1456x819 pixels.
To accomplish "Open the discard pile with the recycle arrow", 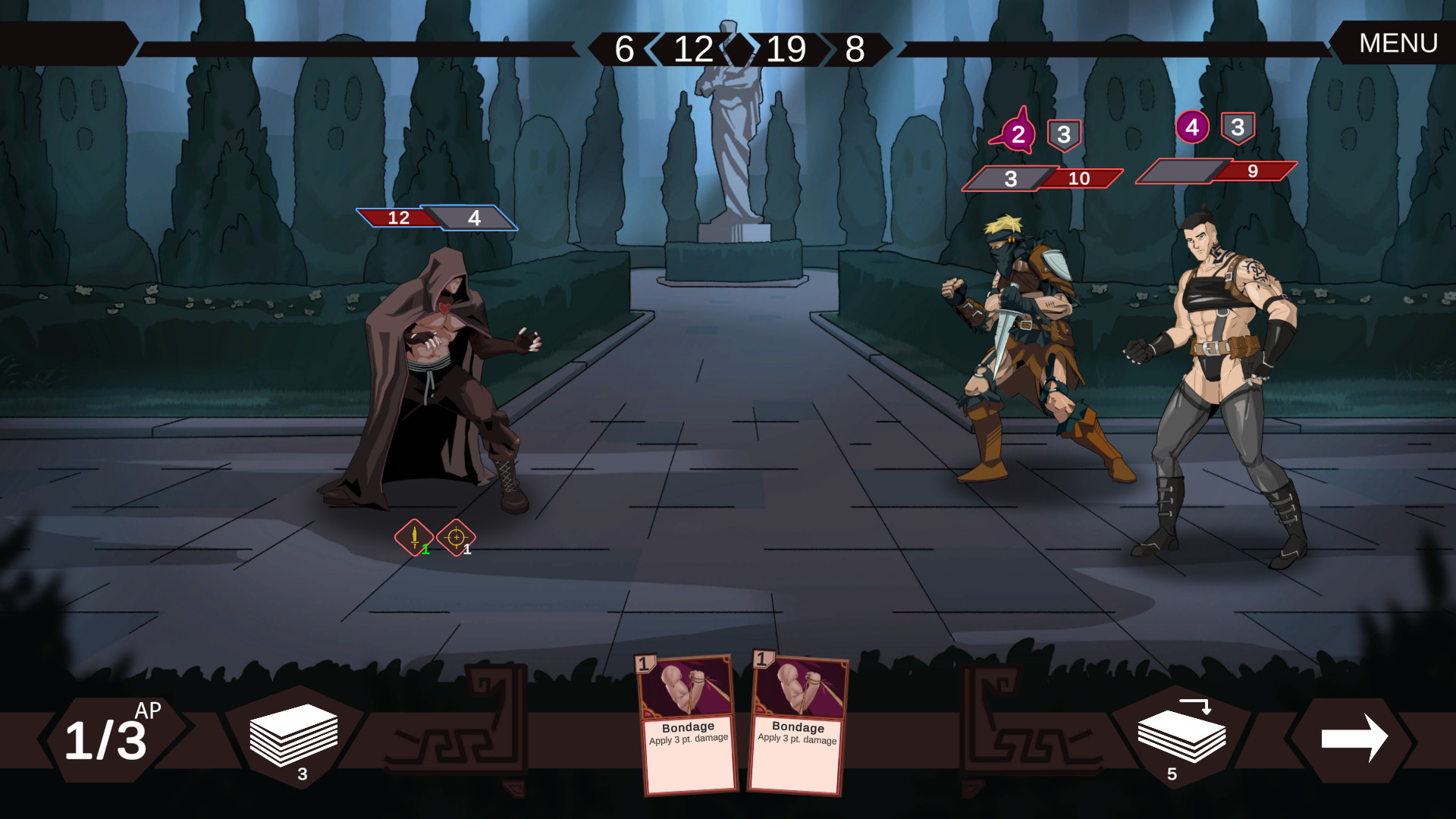I will tap(1183, 736).
